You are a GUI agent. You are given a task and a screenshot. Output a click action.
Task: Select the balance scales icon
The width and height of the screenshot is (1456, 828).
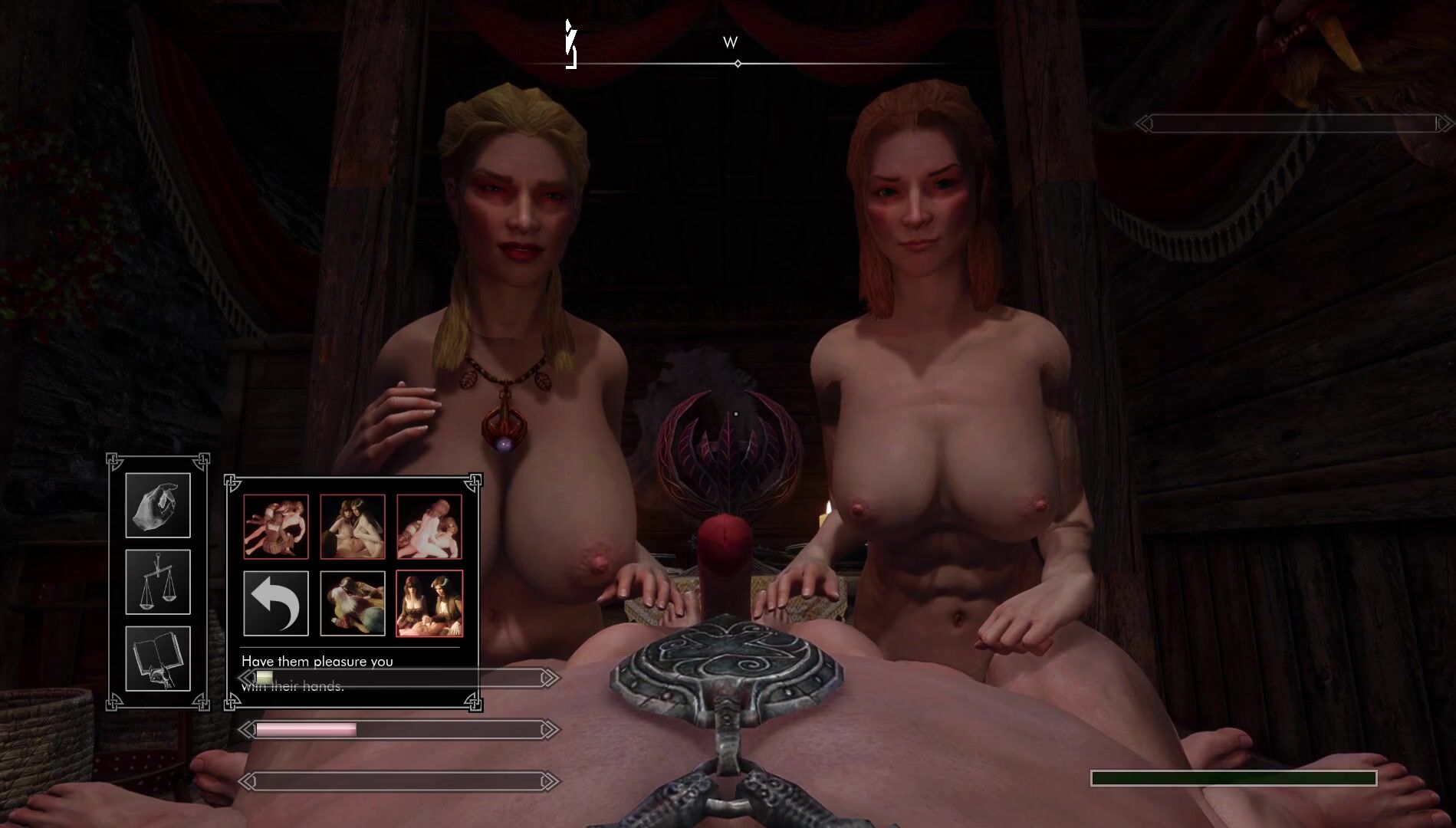pos(158,582)
